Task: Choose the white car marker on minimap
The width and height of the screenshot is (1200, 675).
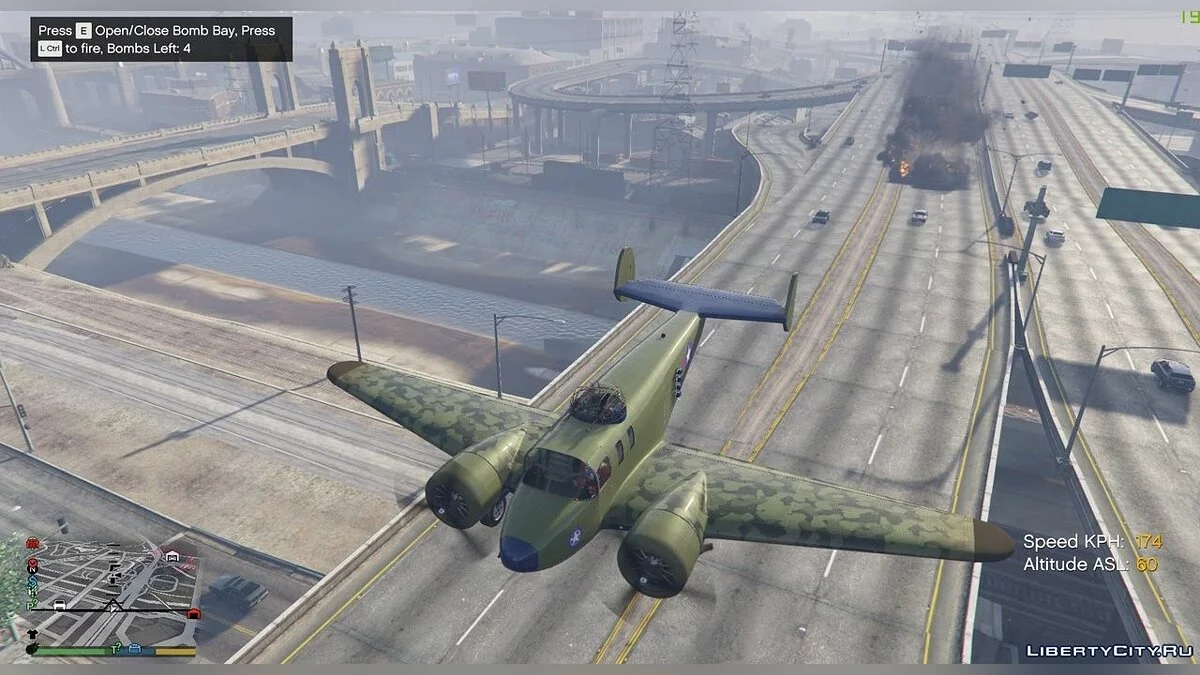Action: (x=59, y=605)
